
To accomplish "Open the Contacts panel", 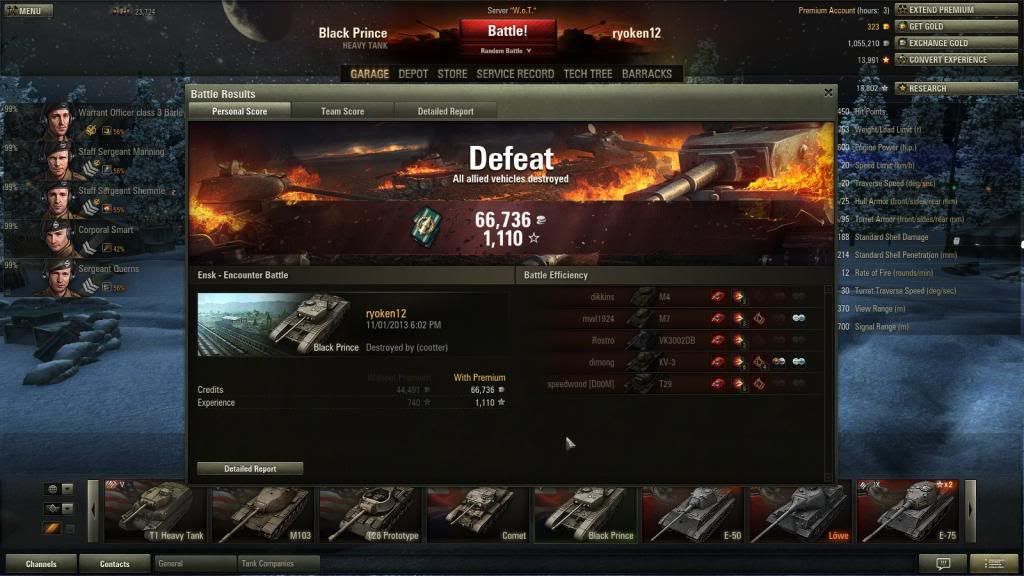I will (114, 564).
